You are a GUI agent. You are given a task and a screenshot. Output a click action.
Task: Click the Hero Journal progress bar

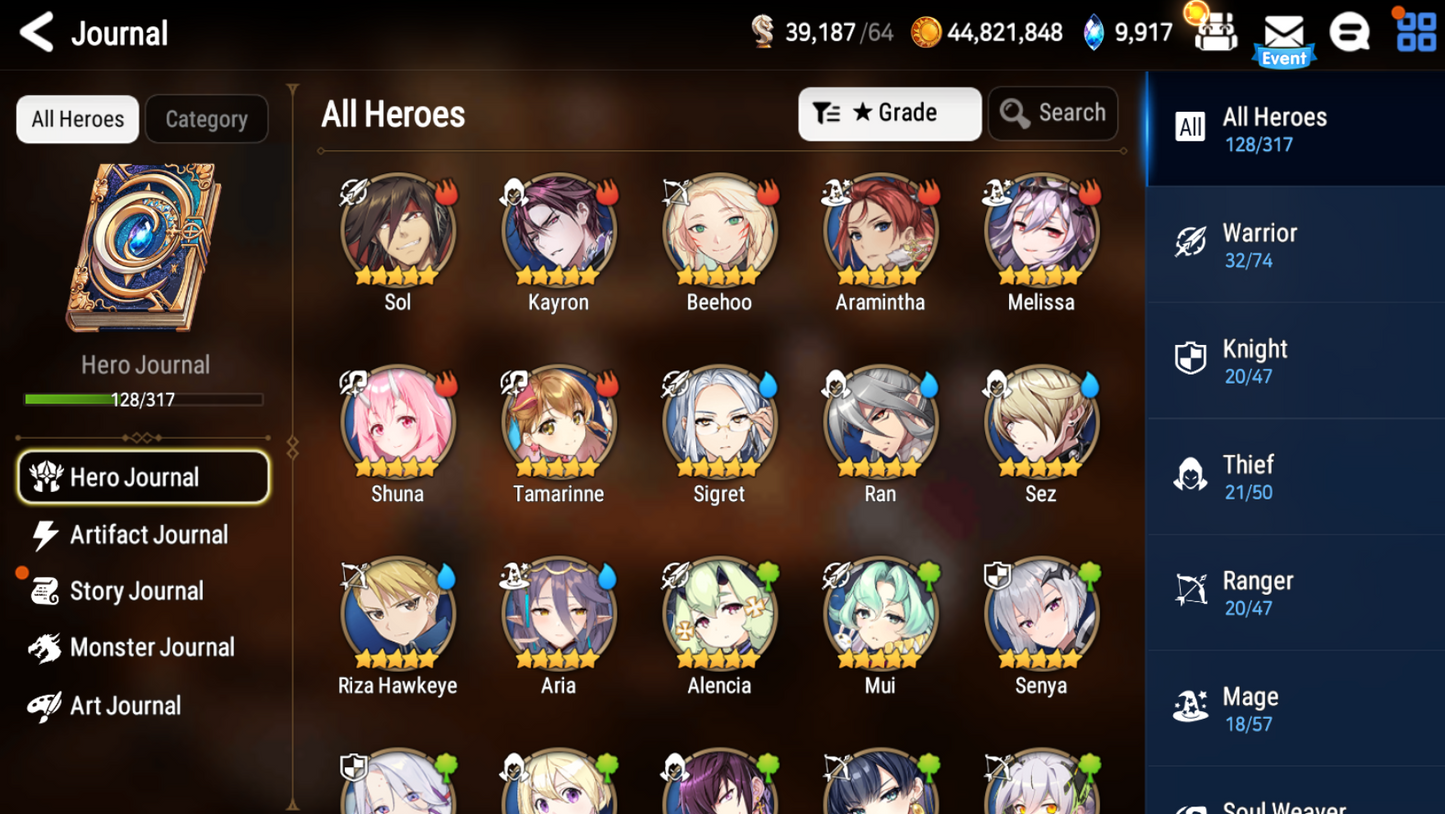[x=145, y=400]
